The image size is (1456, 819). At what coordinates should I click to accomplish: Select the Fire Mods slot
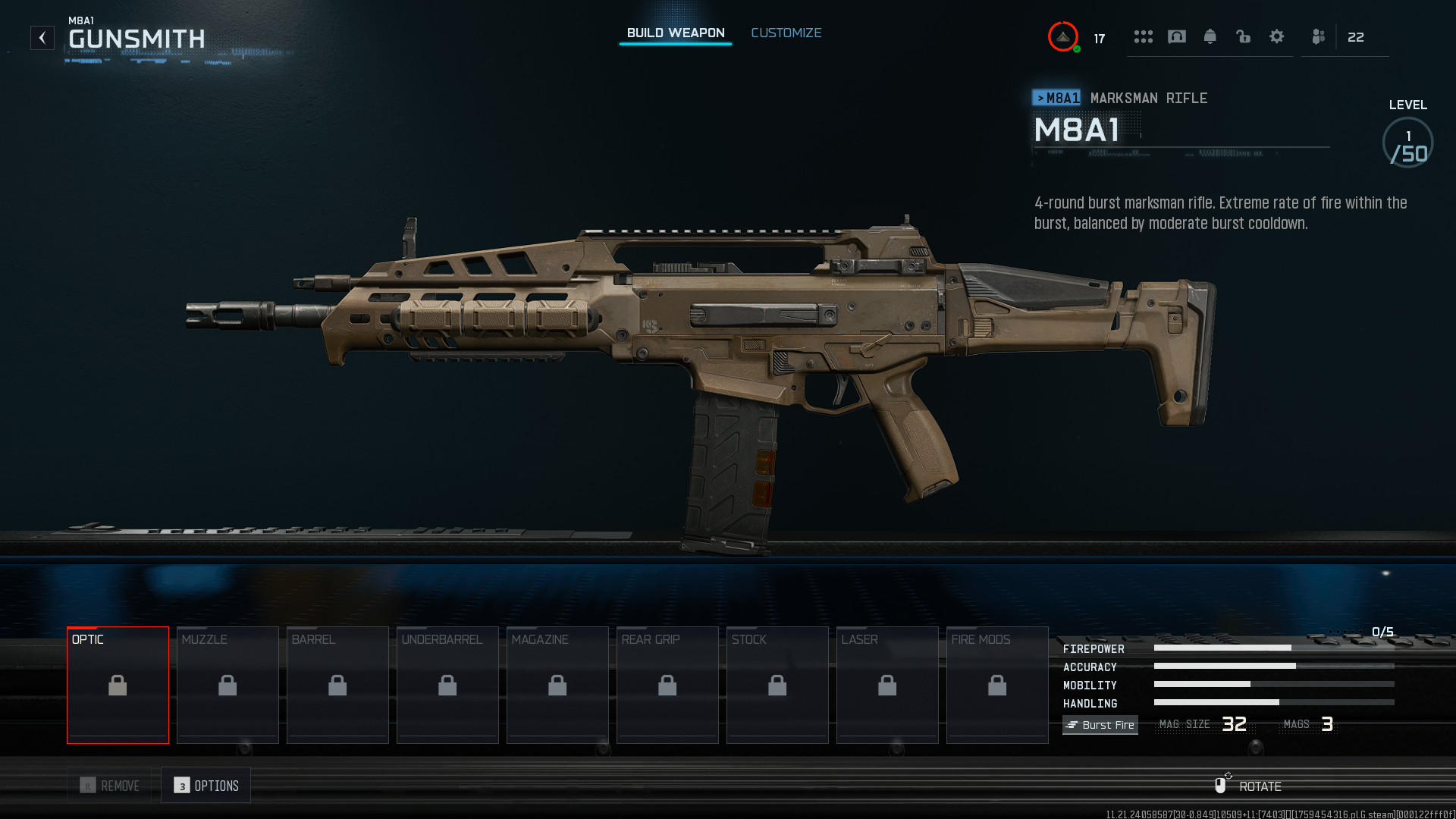click(x=997, y=685)
